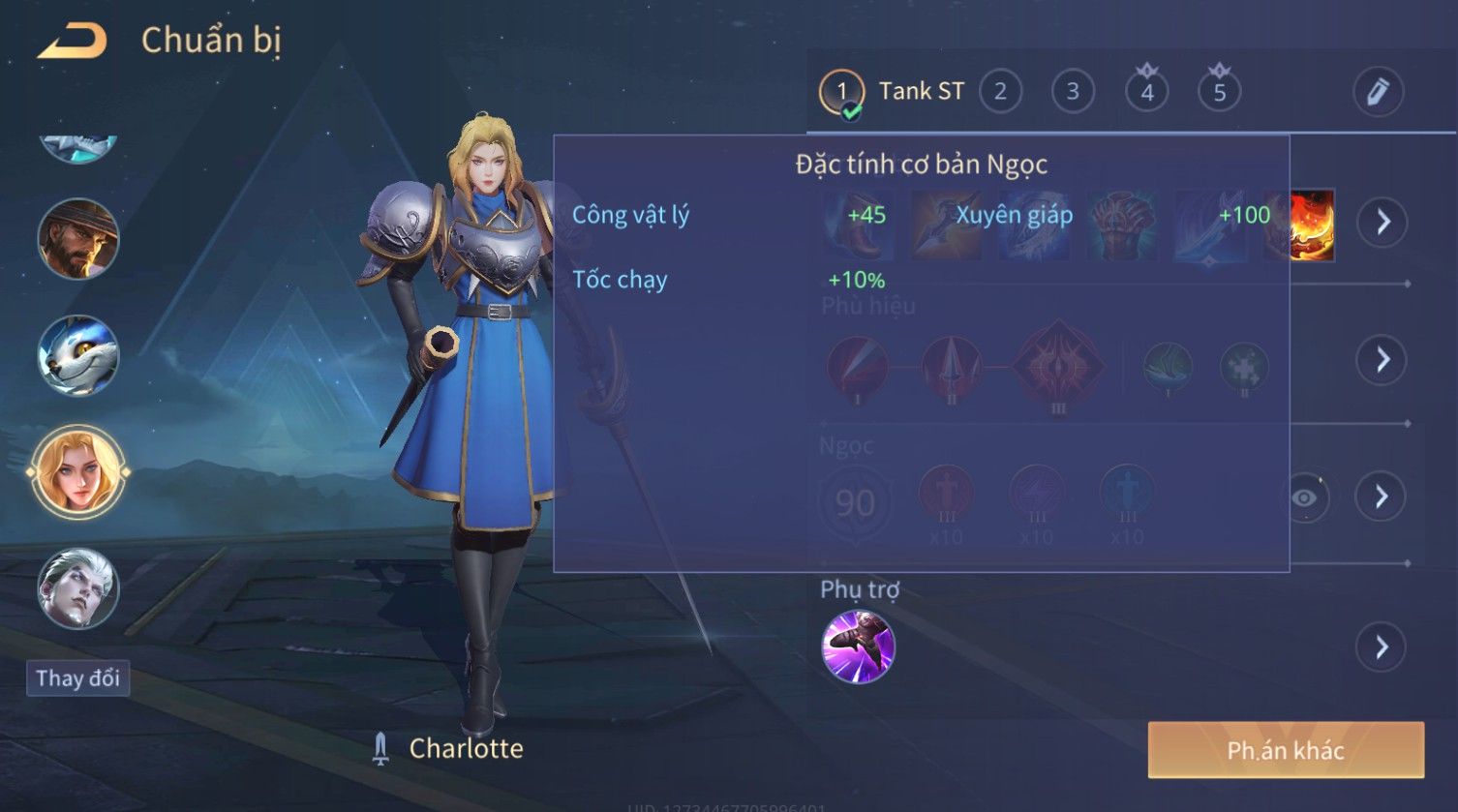Click the Ph.án khác button

1285,750
